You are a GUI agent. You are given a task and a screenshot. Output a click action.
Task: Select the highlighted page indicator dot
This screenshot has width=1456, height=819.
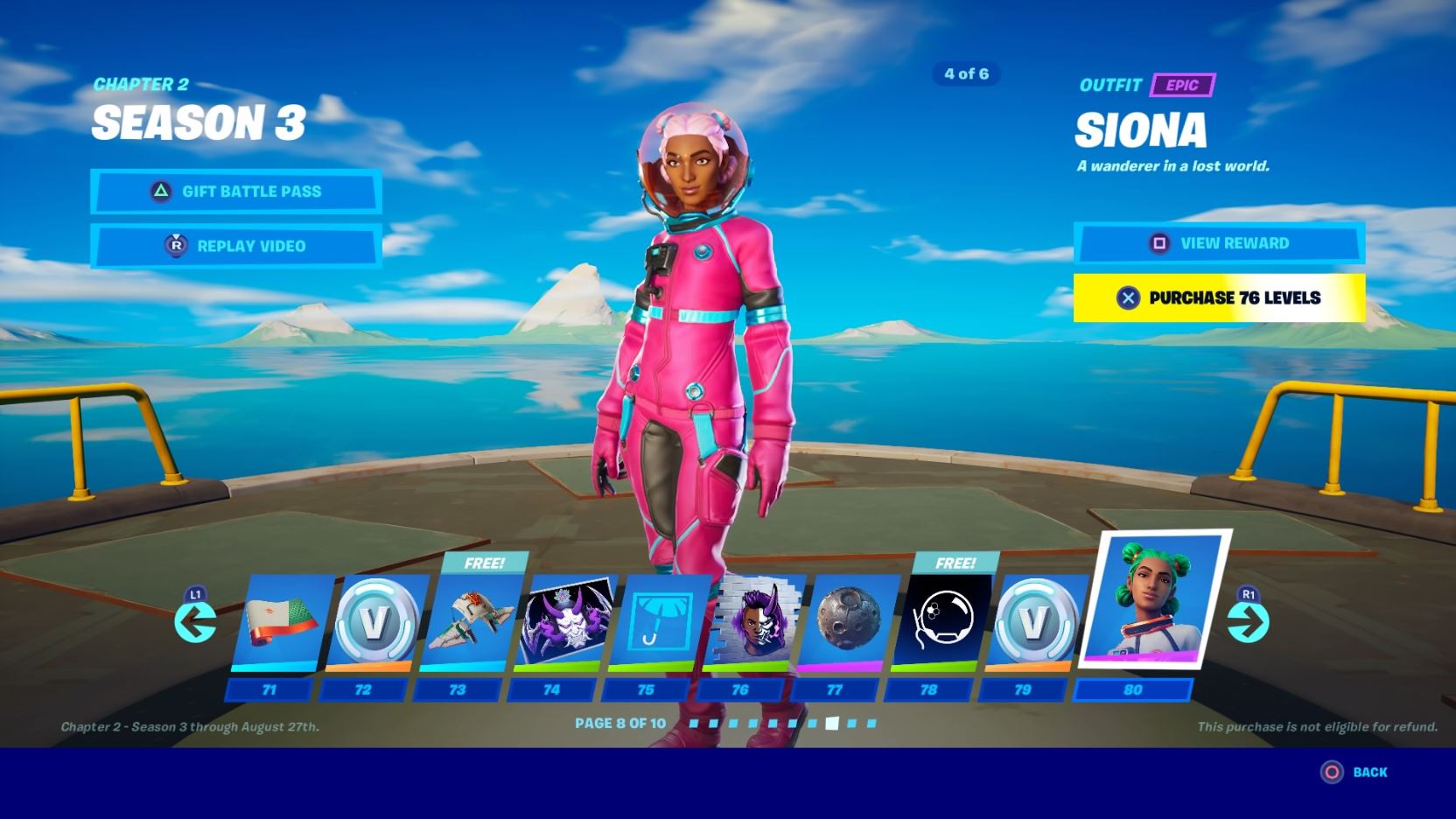(834, 723)
